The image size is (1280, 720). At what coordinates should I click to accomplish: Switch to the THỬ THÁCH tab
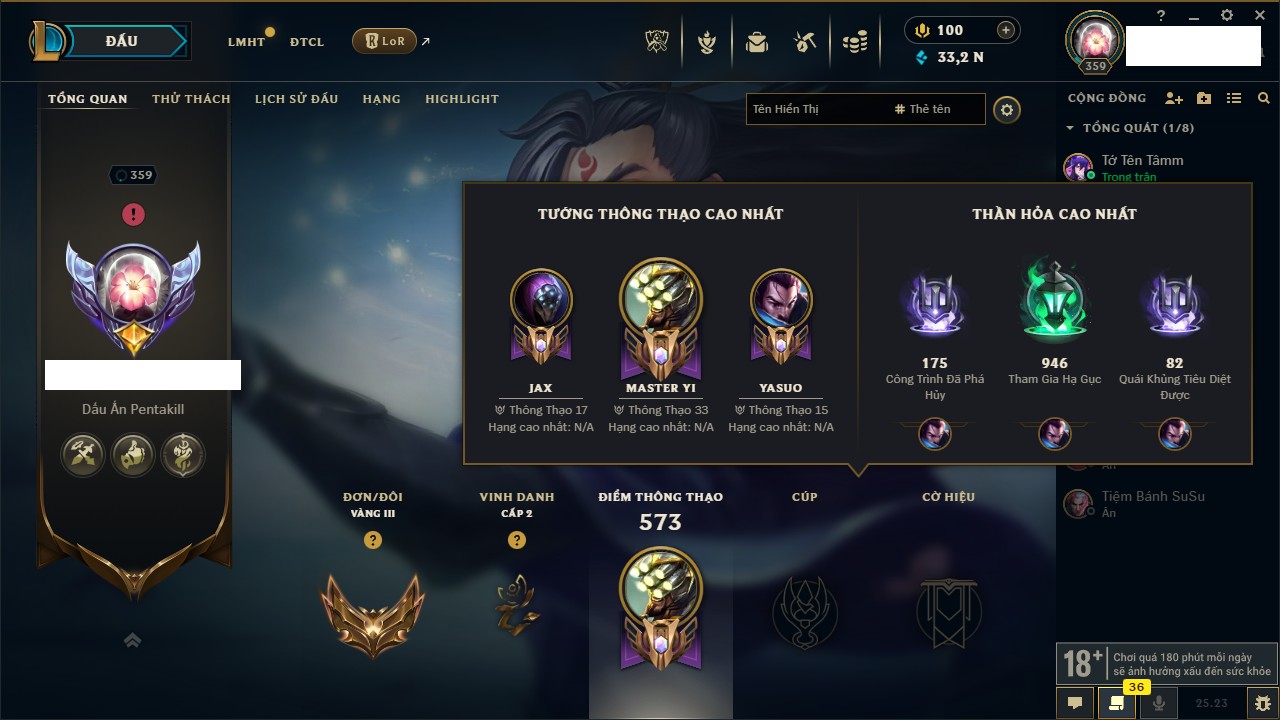tap(191, 99)
